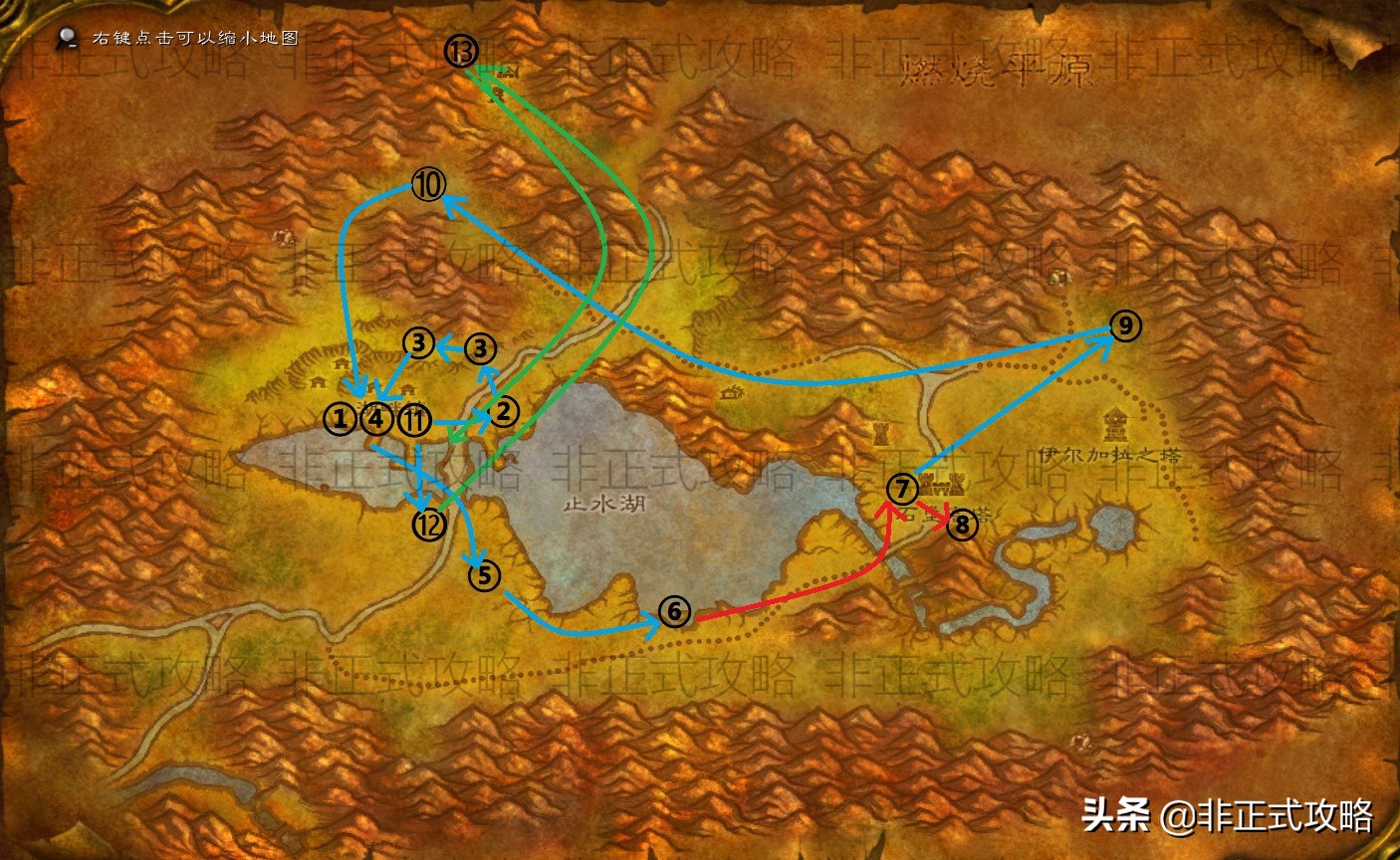Select marker ⑨ in eastern mountains
Image resolution: width=1400 pixels, height=860 pixels.
click(1124, 324)
